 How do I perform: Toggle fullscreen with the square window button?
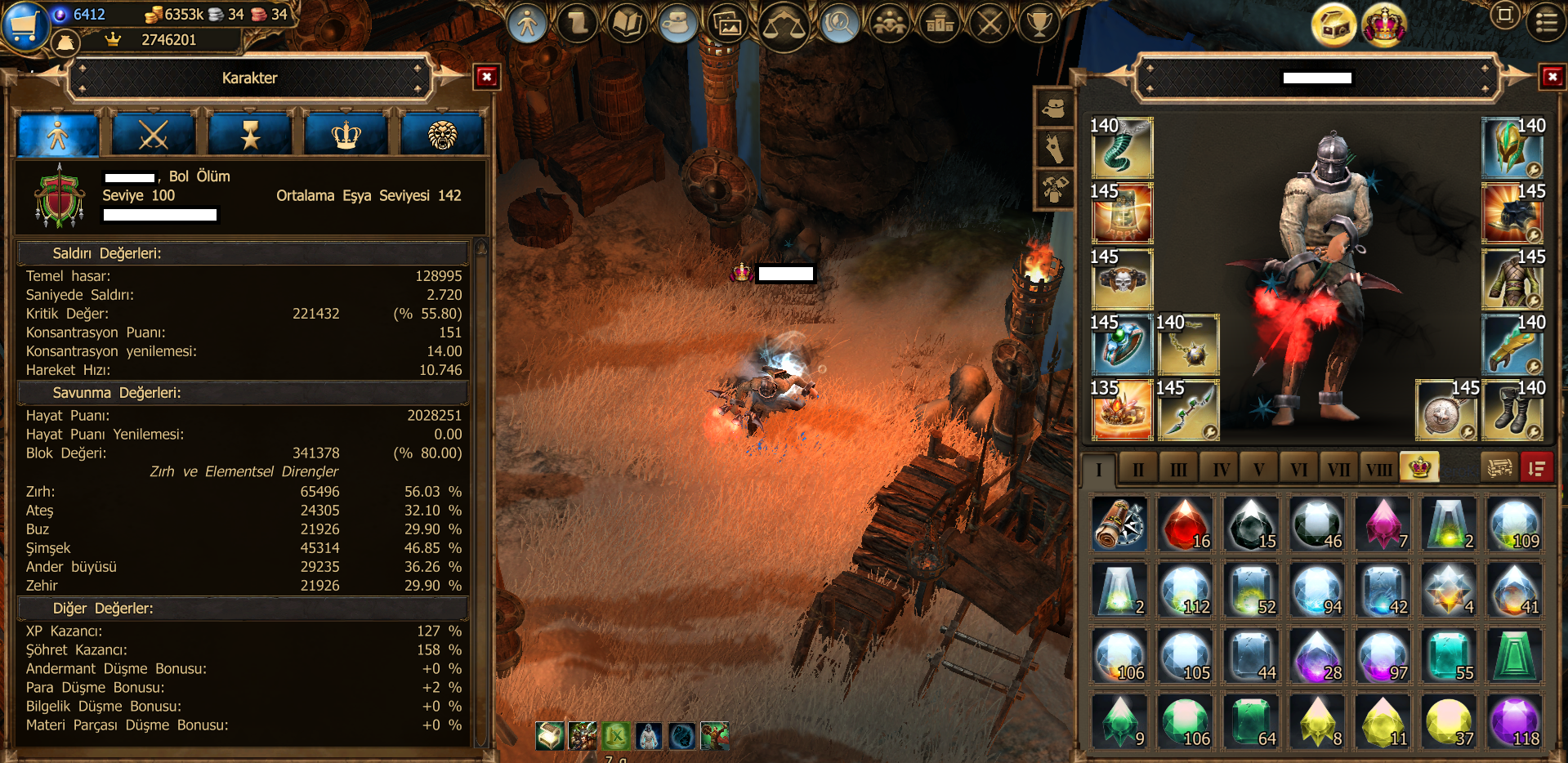(x=1504, y=16)
